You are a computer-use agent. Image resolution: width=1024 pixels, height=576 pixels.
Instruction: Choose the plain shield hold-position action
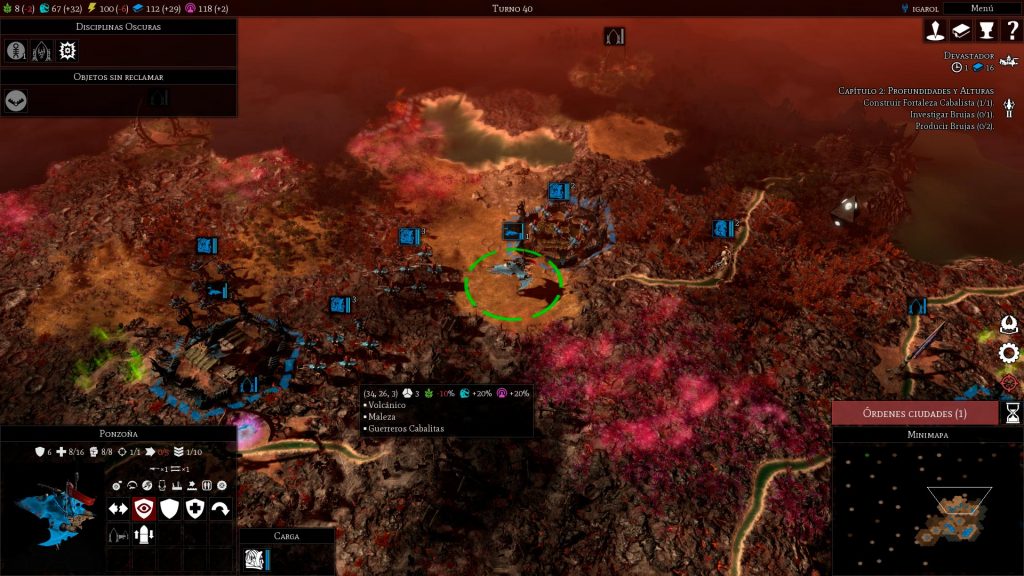[170, 509]
